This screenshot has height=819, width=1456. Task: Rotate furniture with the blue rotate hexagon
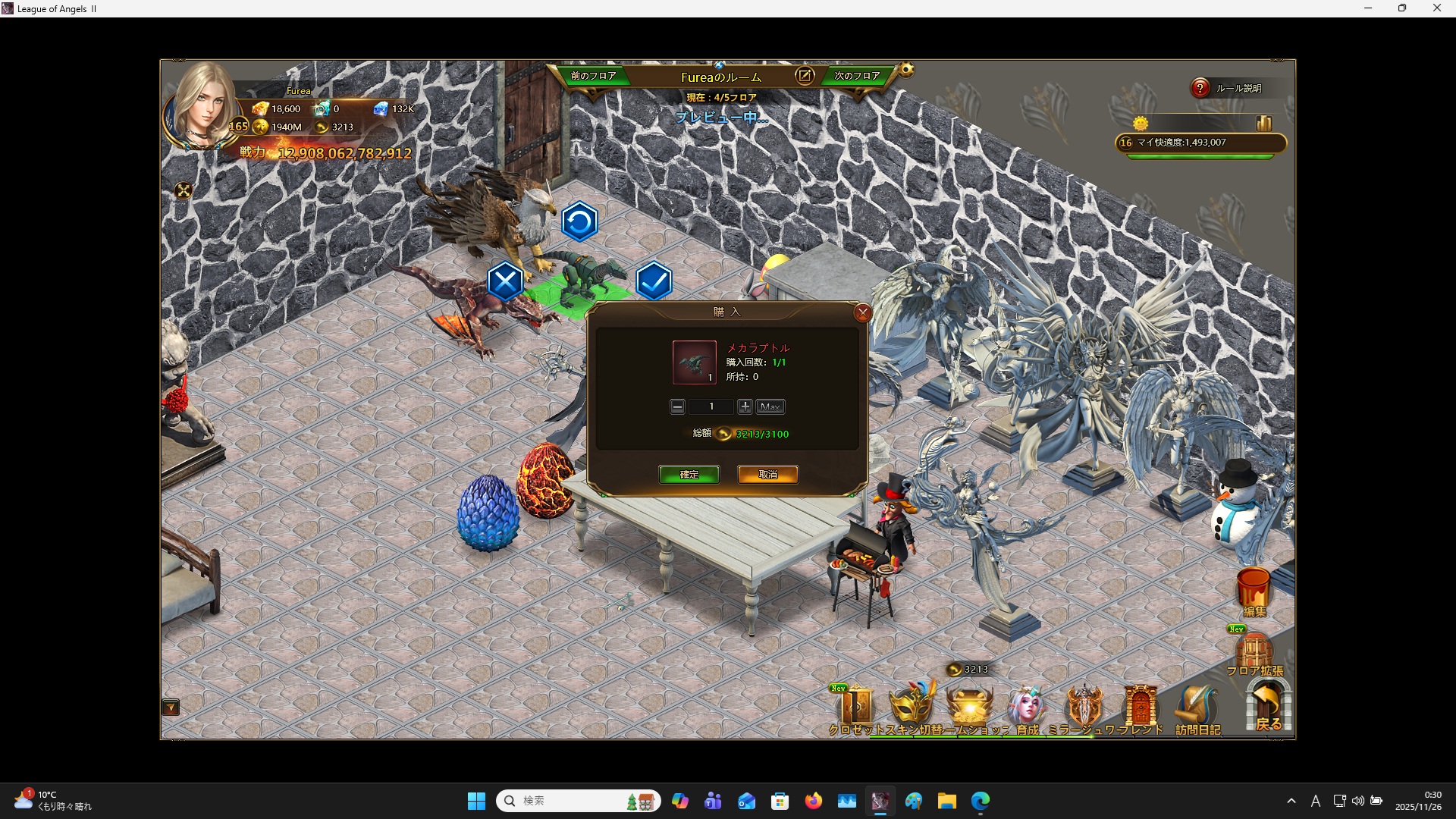click(579, 222)
